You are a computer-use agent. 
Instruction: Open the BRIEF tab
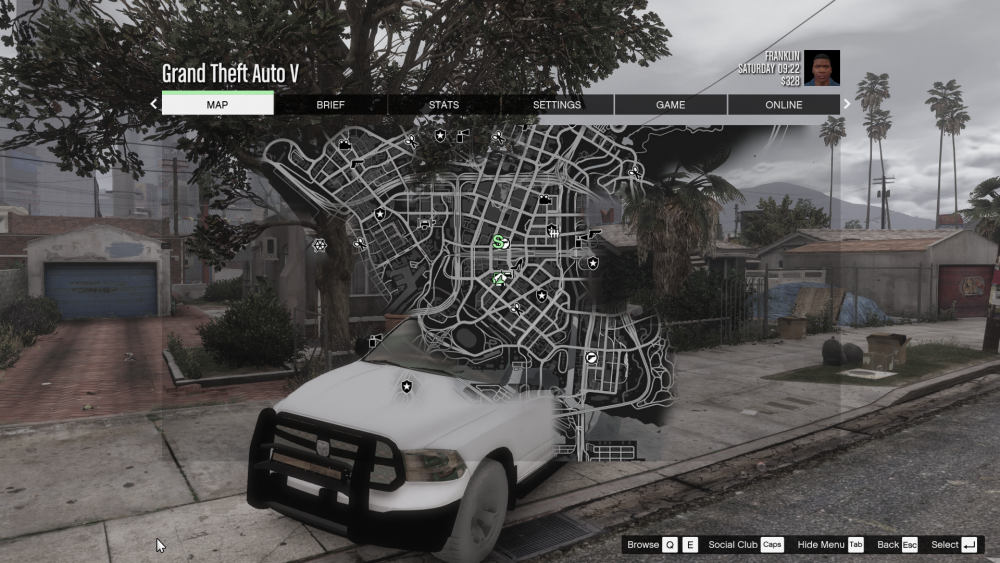[330, 104]
